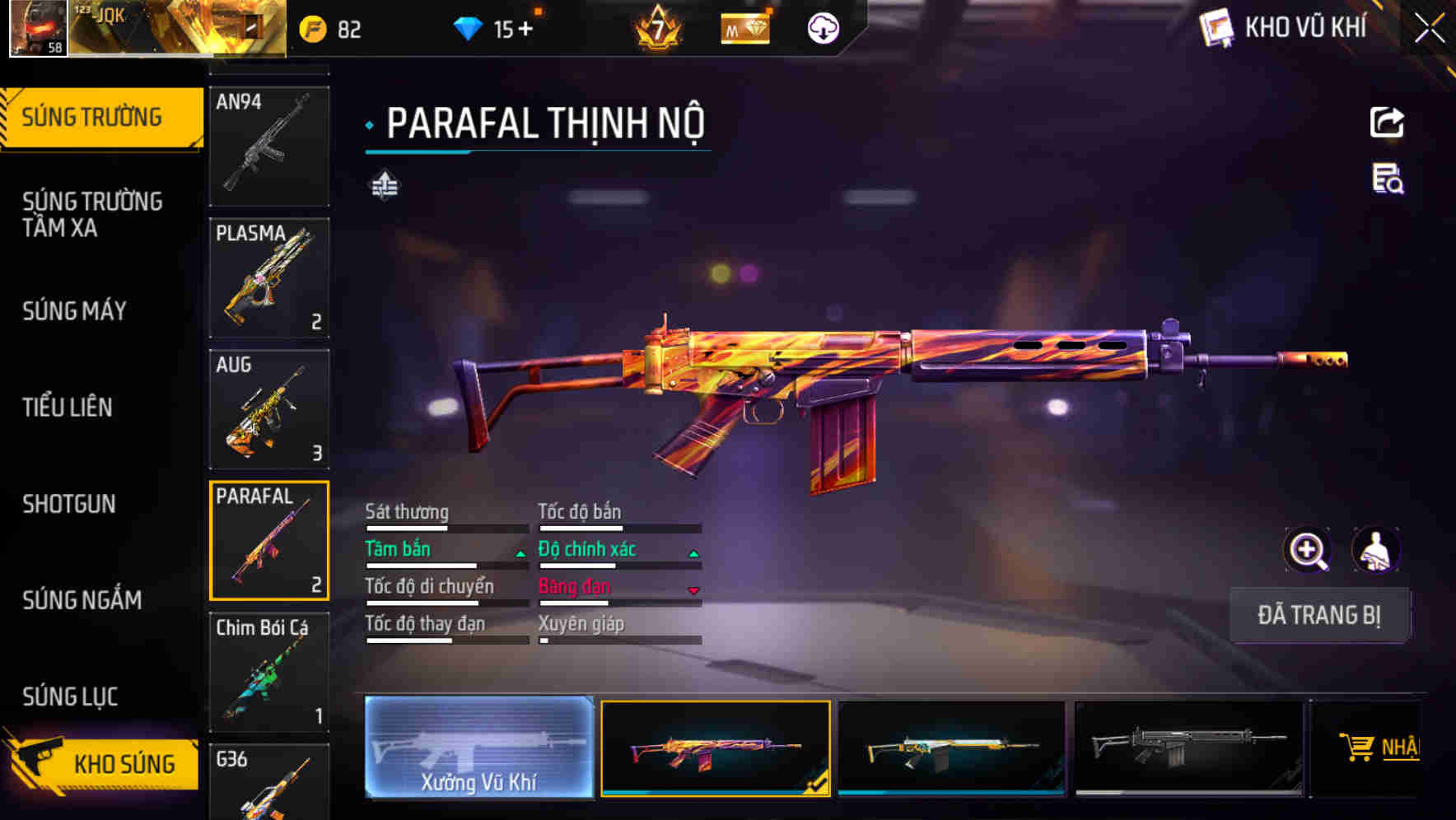The height and width of the screenshot is (820, 1456).
Task: Switch to the SÚNG MÁY category
Action: (74, 311)
